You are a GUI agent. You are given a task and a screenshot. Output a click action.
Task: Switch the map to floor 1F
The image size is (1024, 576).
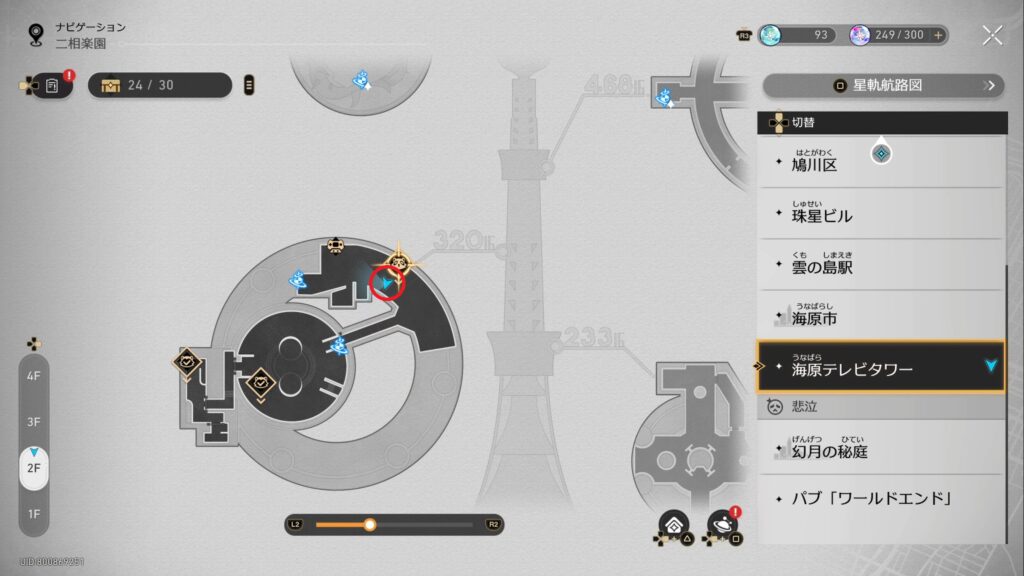[x=34, y=514]
